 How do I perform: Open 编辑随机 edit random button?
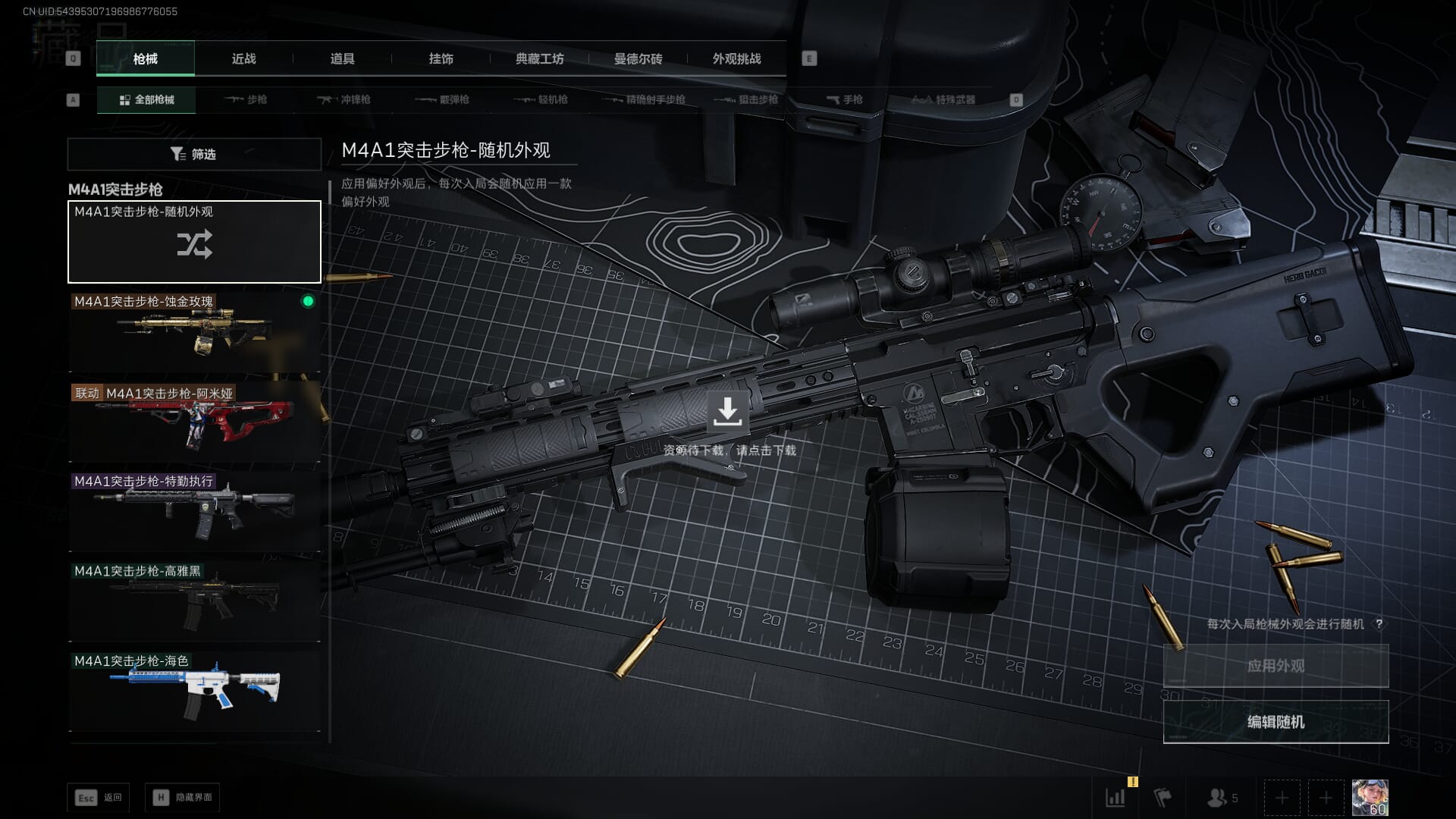tap(1276, 721)
